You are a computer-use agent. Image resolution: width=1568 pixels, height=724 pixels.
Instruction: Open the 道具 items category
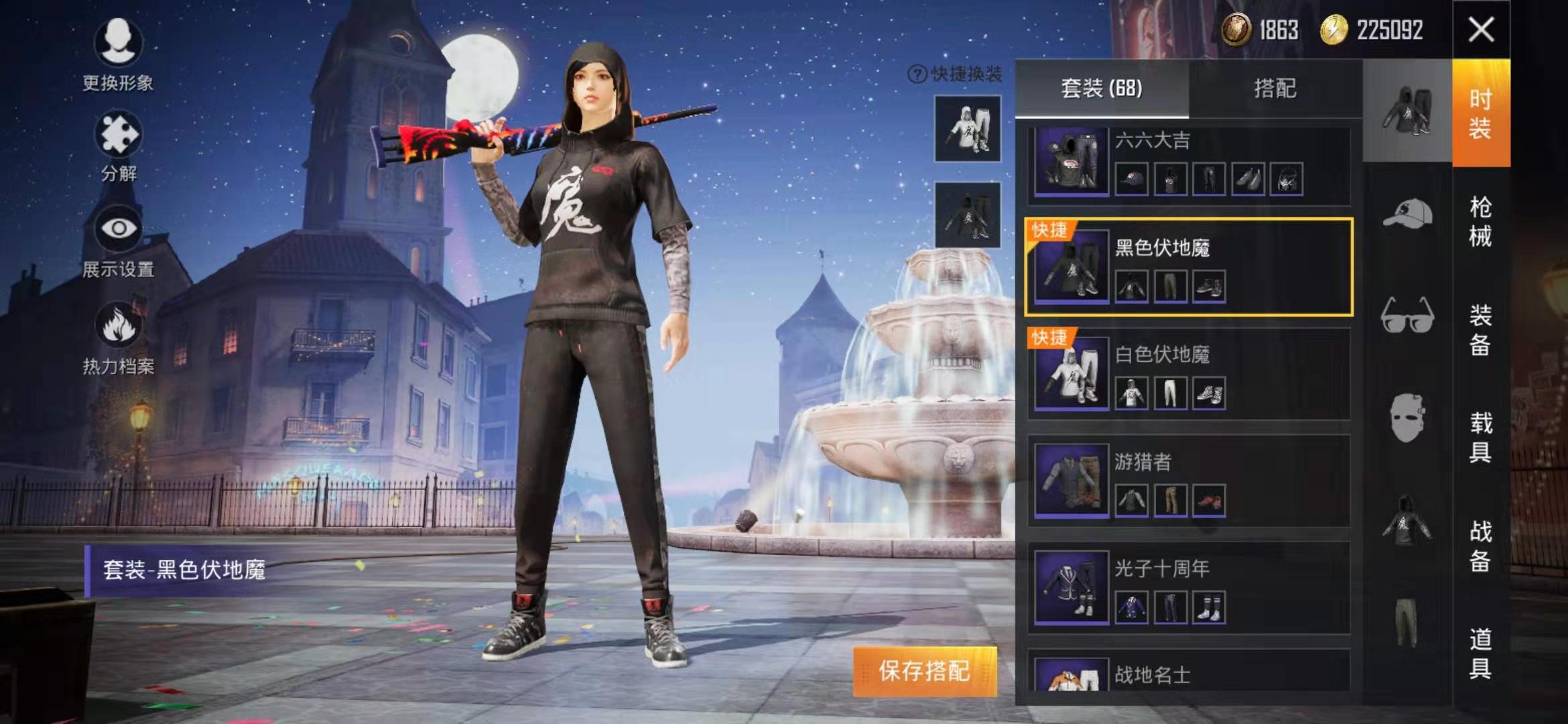coord(1480,653)
